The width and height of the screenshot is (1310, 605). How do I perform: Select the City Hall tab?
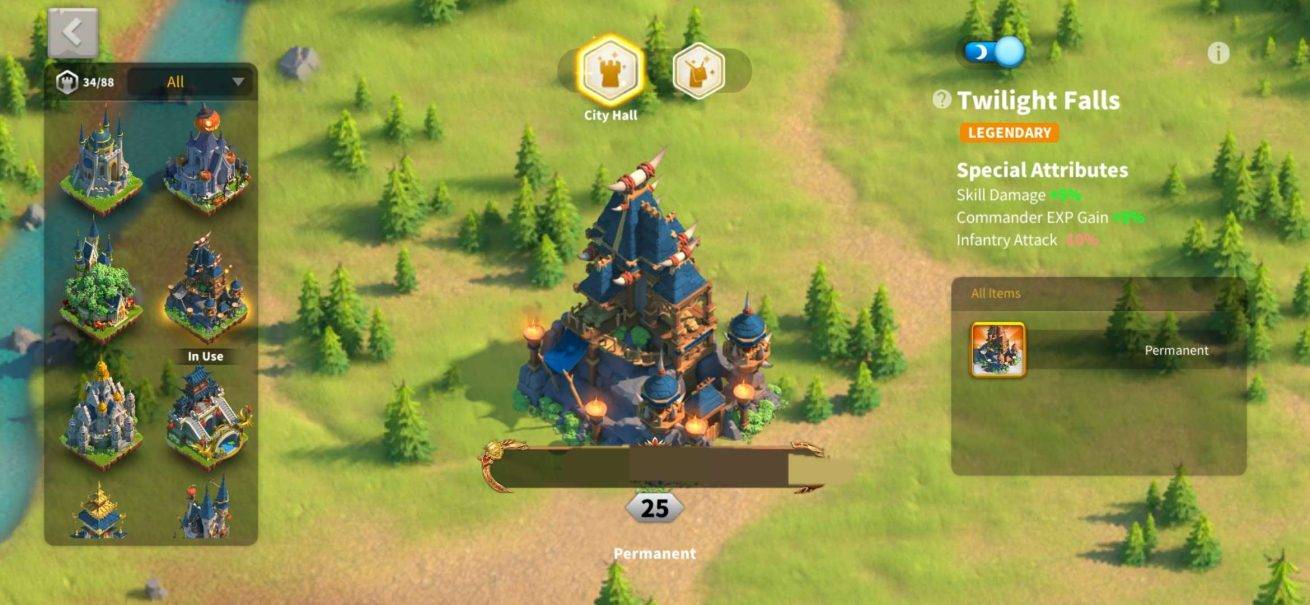pyautogui.click(x=610, y=71)
